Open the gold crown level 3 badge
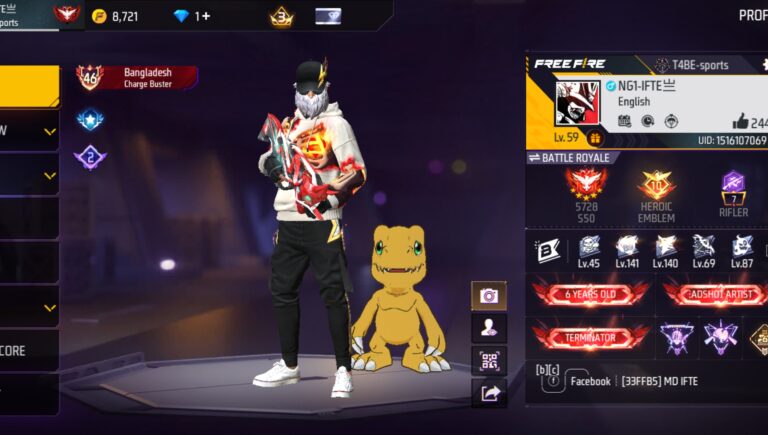Viewport: 768px width, 435px height. [281, 16]
